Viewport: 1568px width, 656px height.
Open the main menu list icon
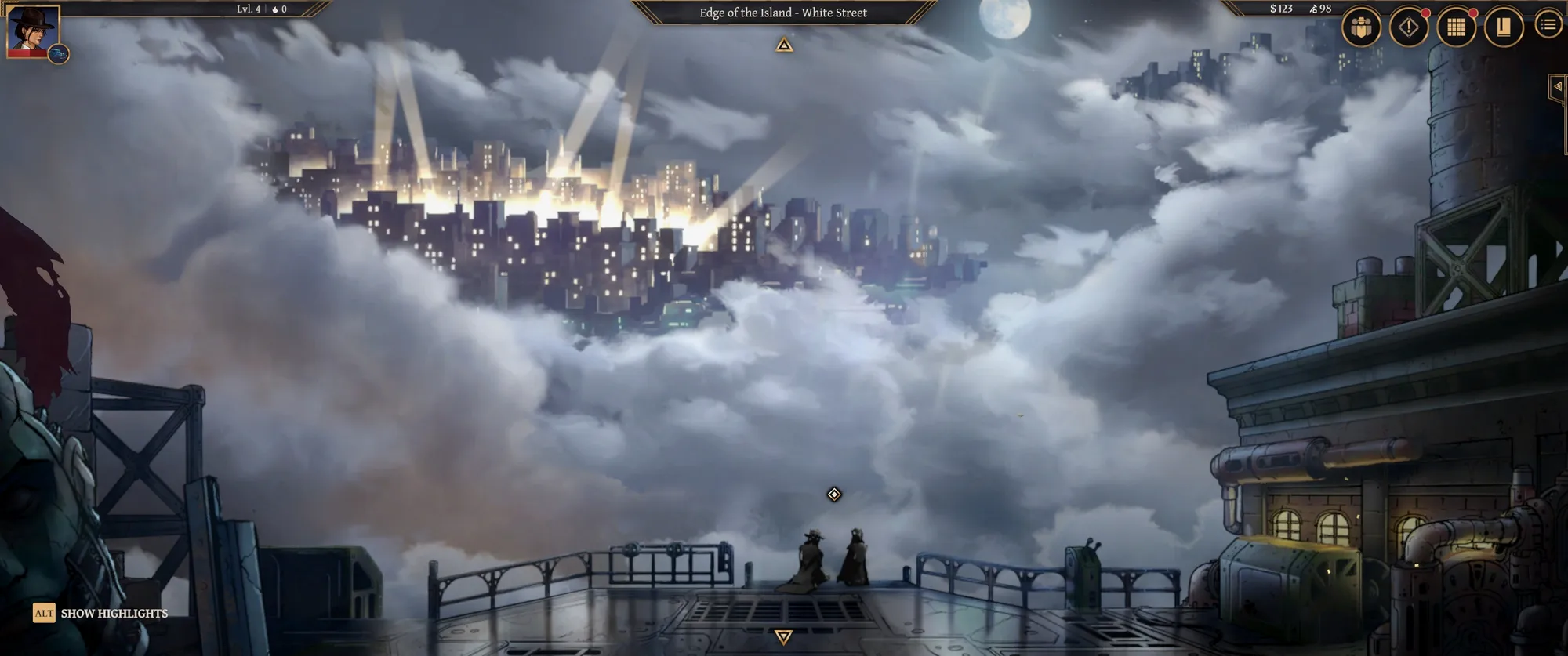(1548, 25)
